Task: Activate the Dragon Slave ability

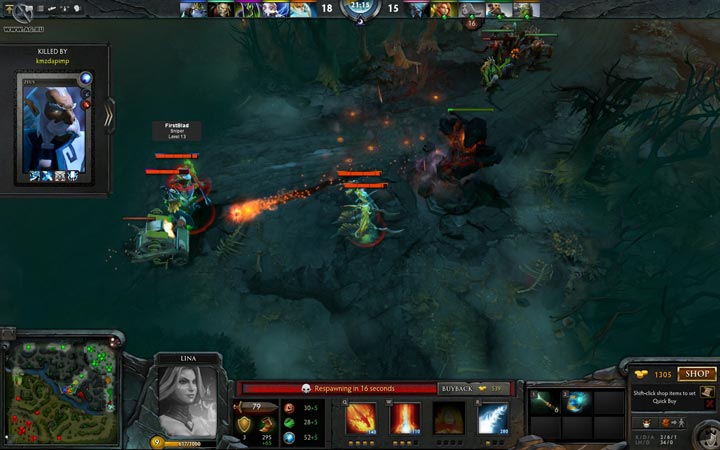Action: coord(361,417)
